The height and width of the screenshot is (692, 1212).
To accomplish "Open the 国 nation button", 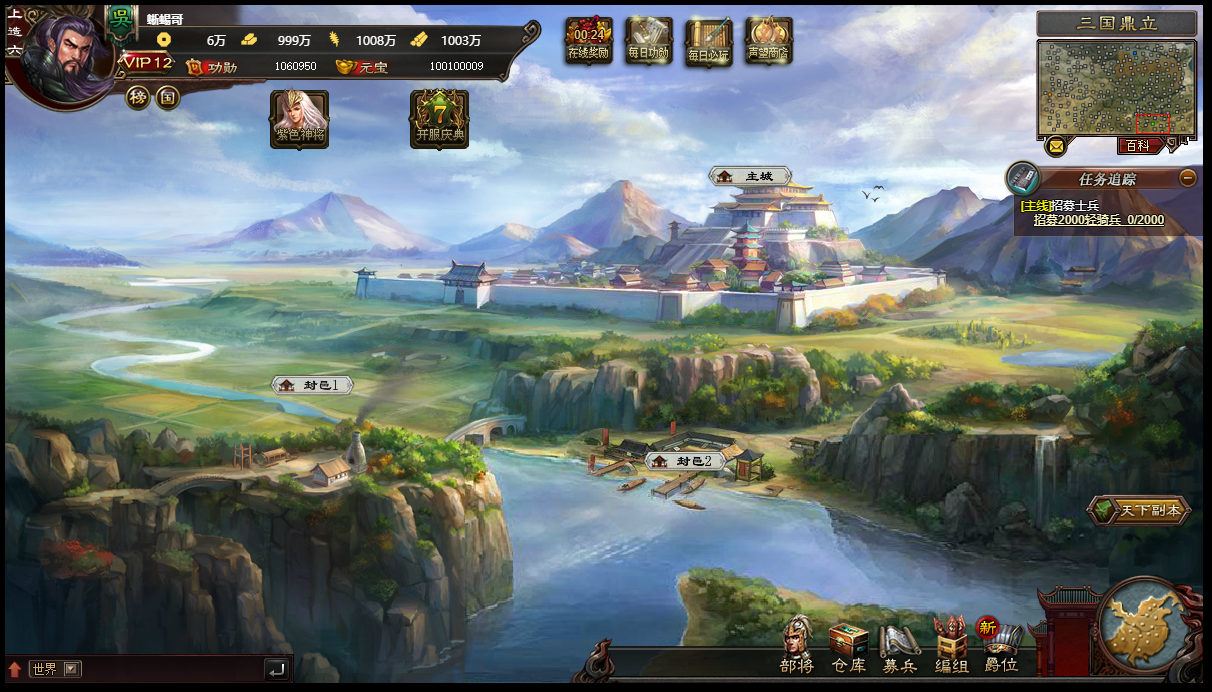I will [x=168, y=97].
